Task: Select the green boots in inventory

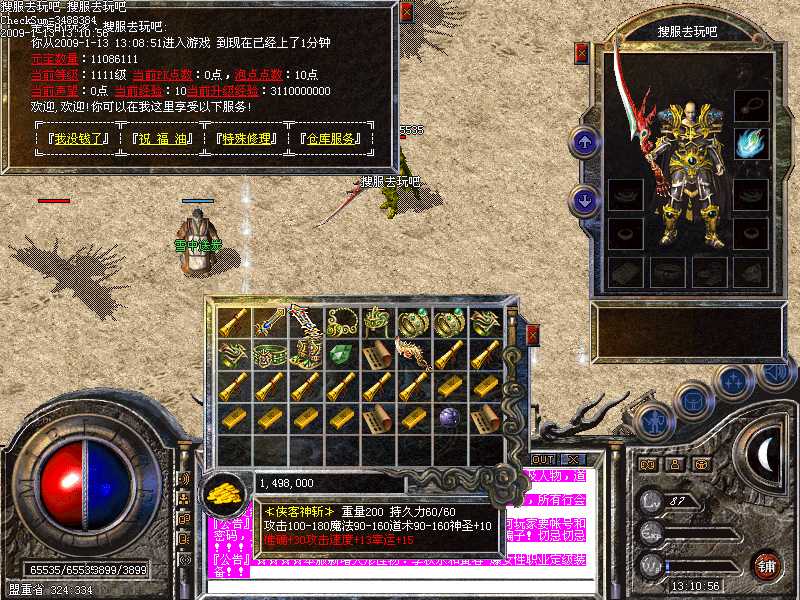Action: click(x=305, y=353)
